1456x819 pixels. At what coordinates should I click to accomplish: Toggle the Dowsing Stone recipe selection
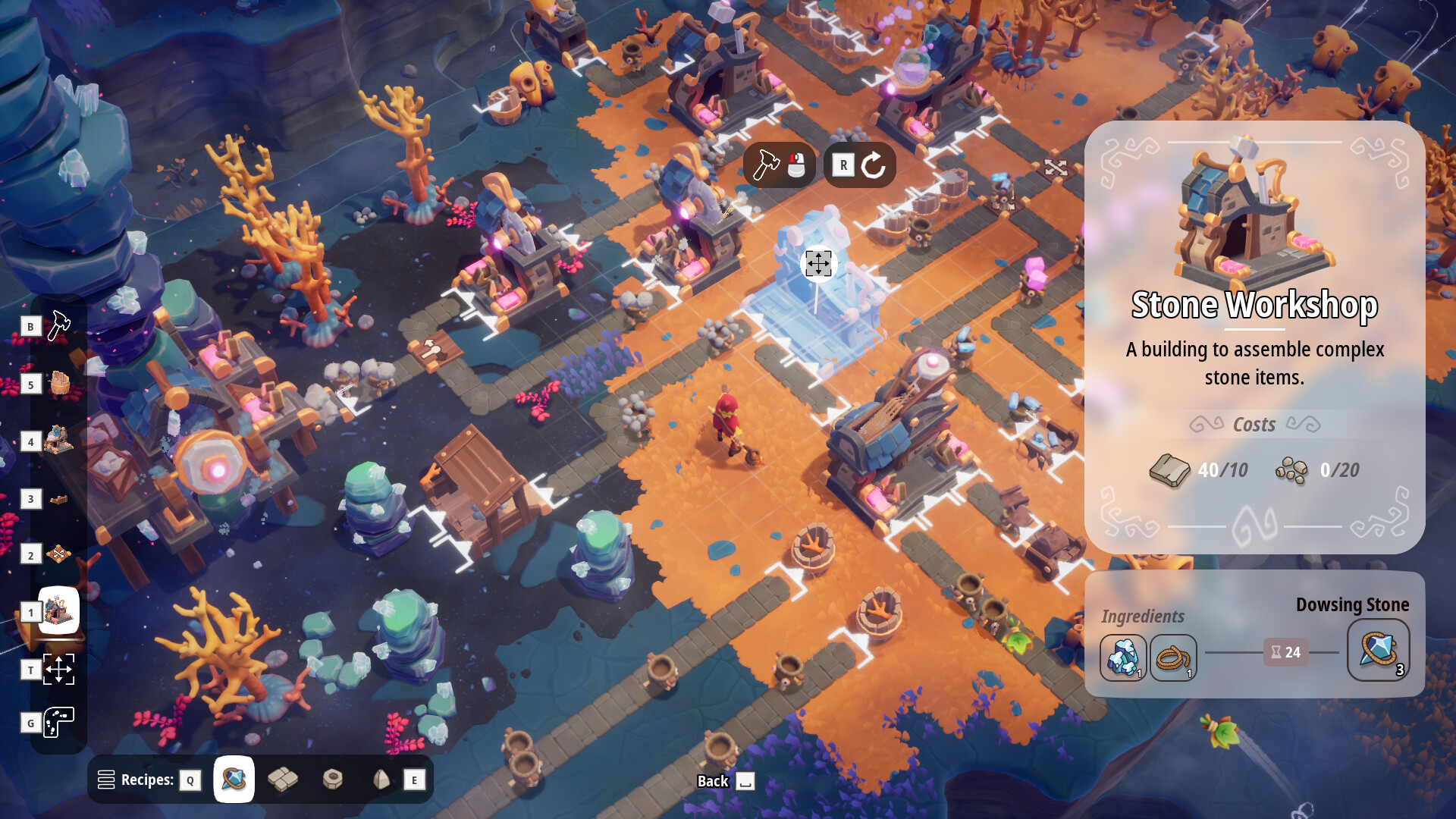(234, 779)
